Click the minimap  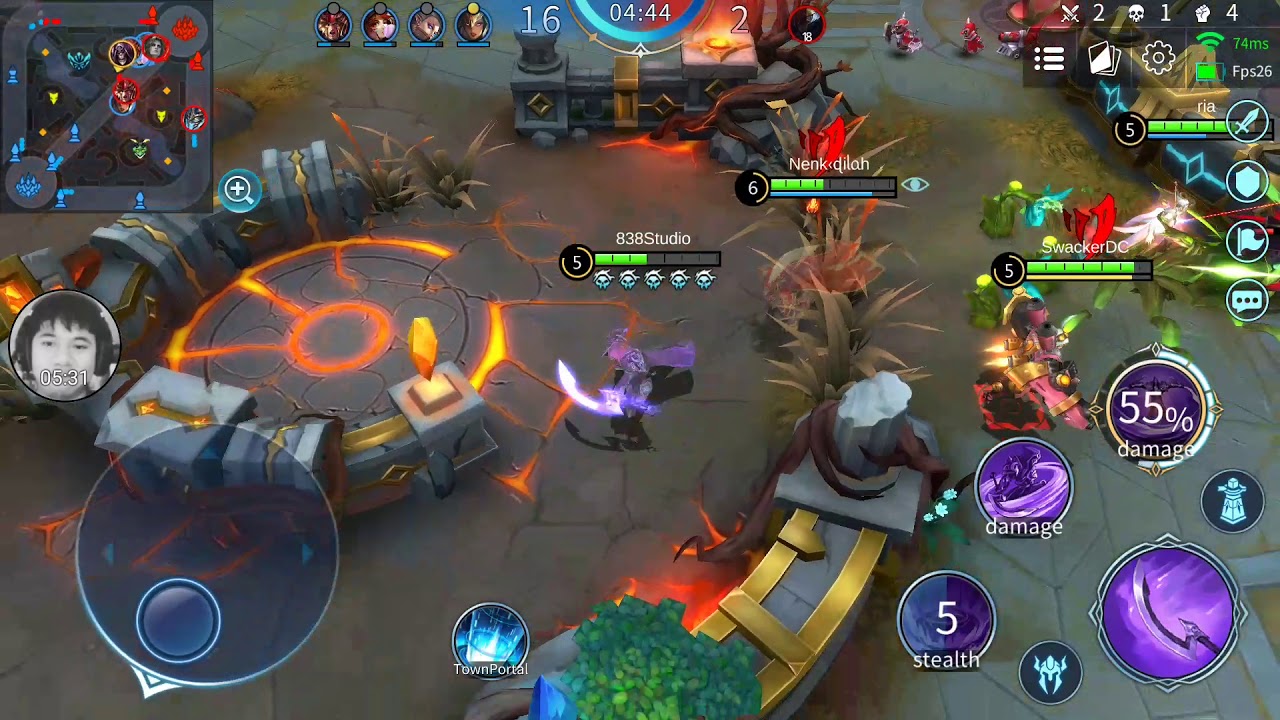coord(106,105)
